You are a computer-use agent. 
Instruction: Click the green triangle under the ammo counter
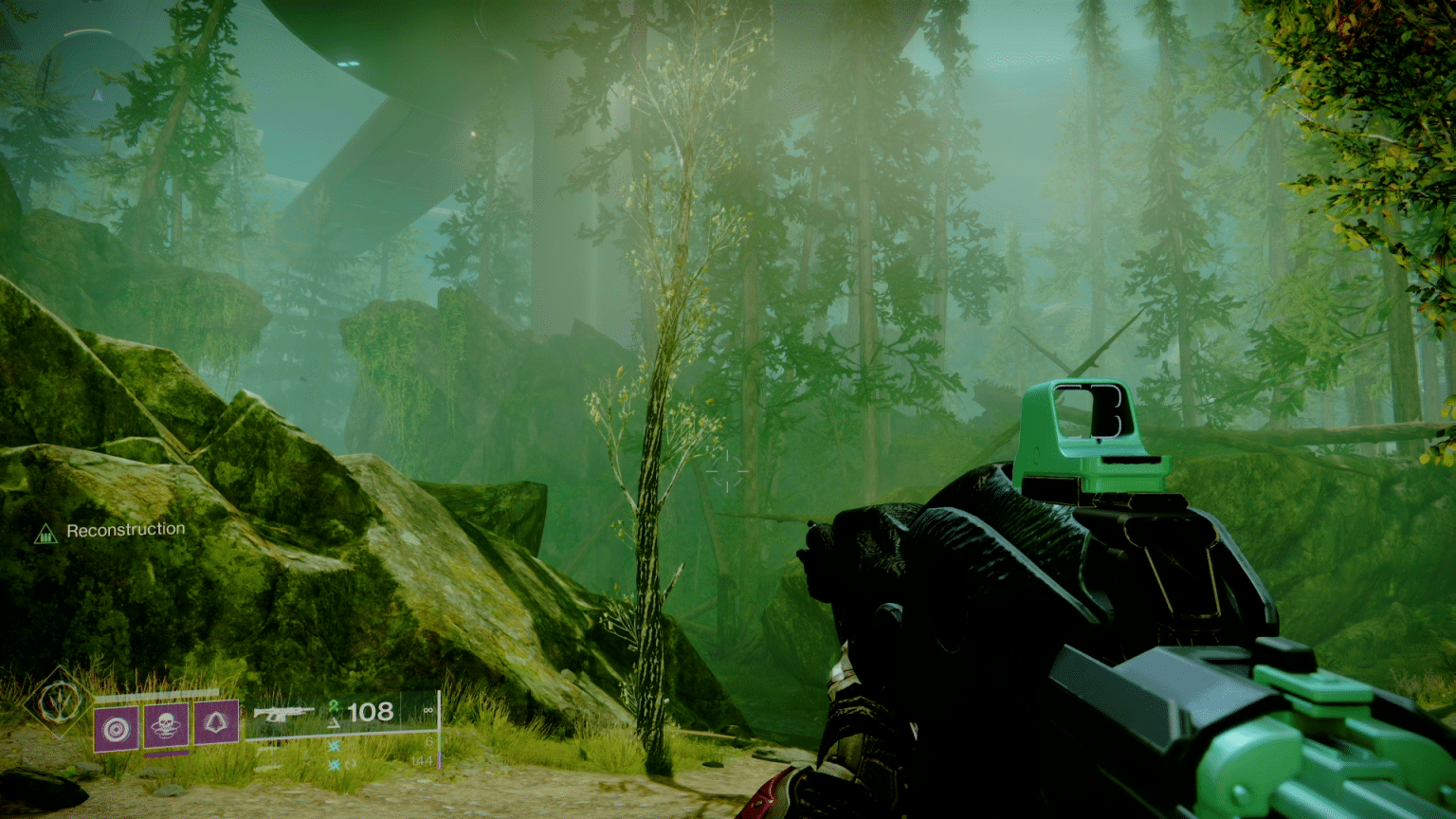coord(334,722)
